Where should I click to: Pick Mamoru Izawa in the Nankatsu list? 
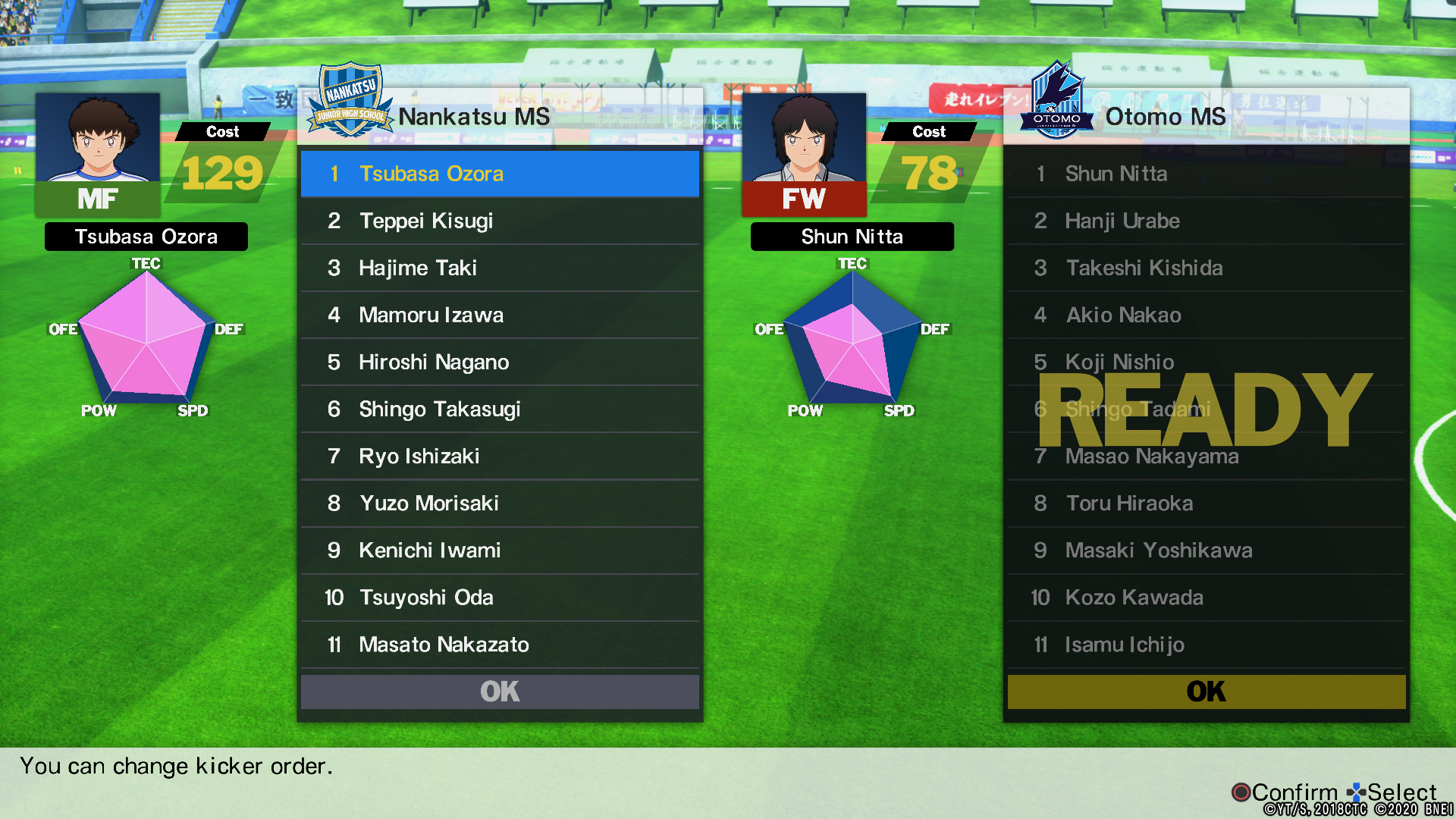coord(500,315)
